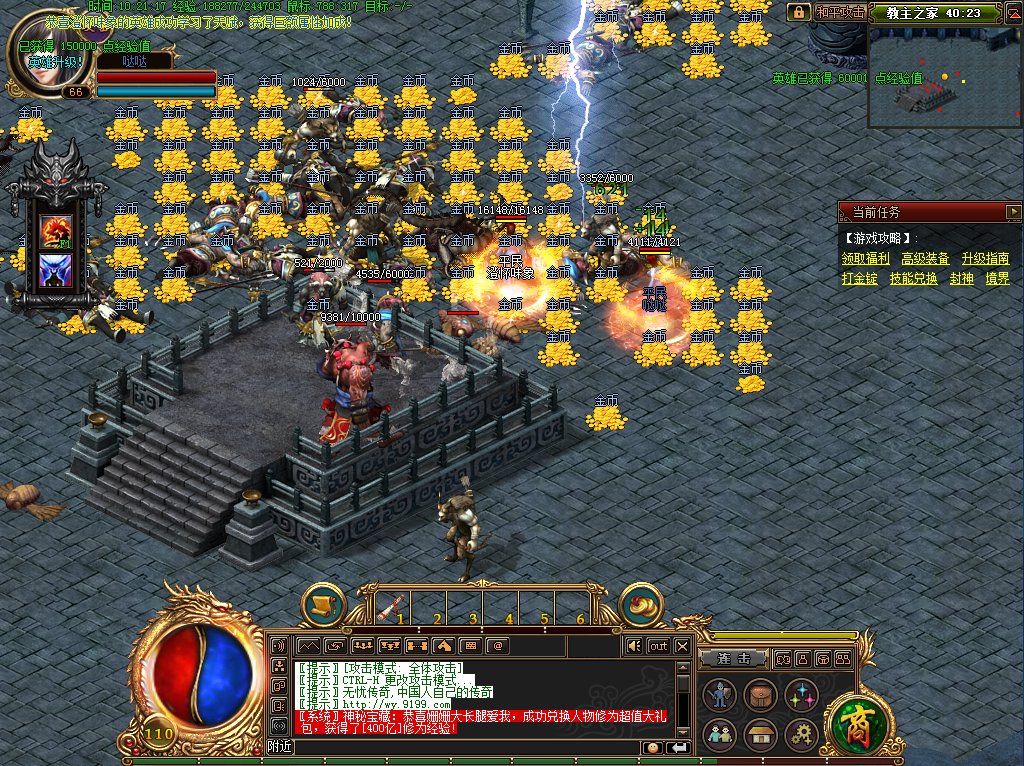
Task: Click the 连击 combo button
Action: tap(733, 659)
